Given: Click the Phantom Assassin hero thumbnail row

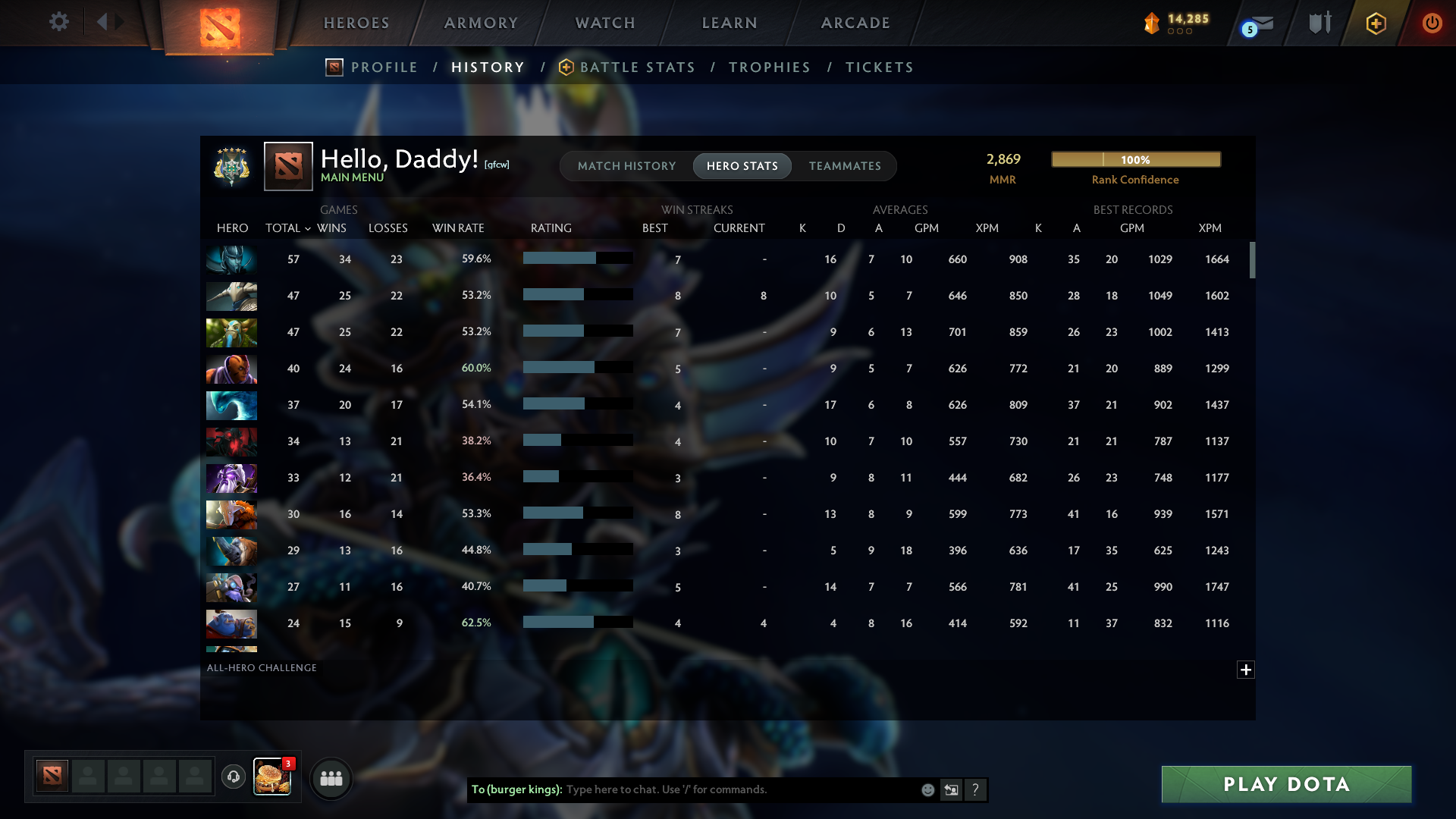Looking at the screenshot, I should tap(231, 259).
